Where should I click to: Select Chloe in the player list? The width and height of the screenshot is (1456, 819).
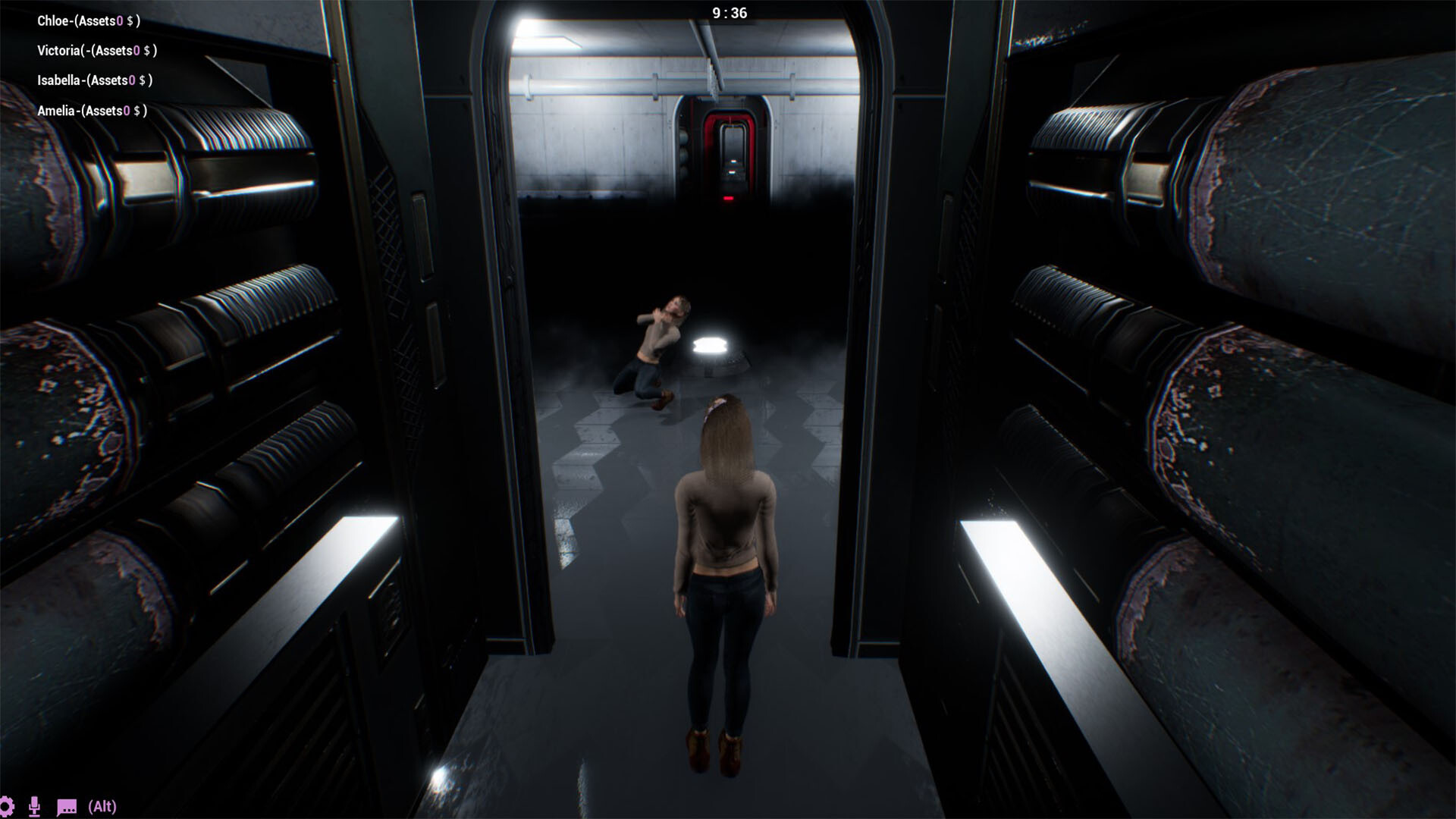(x=88, y=20)
